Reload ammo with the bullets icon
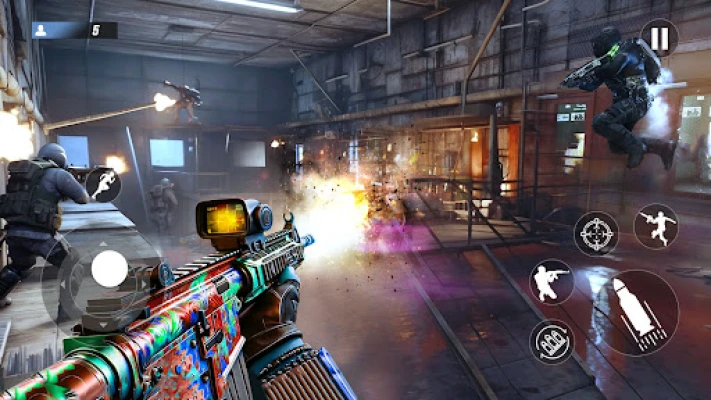Viewport: 711px width, 400px height. point(552,341)
